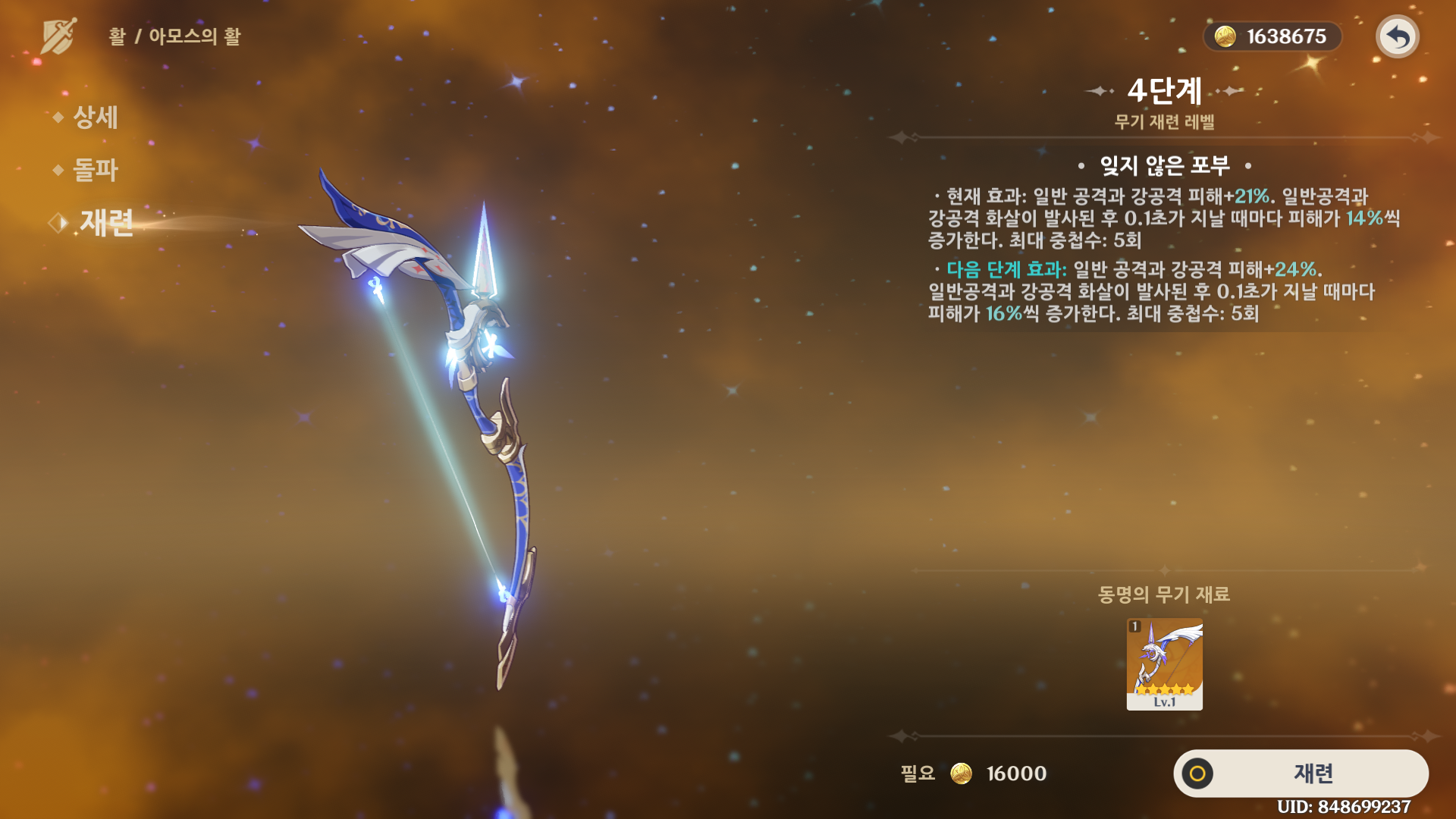Select the 재련 refinement tab
The image size is (1456, 819).
106,223
